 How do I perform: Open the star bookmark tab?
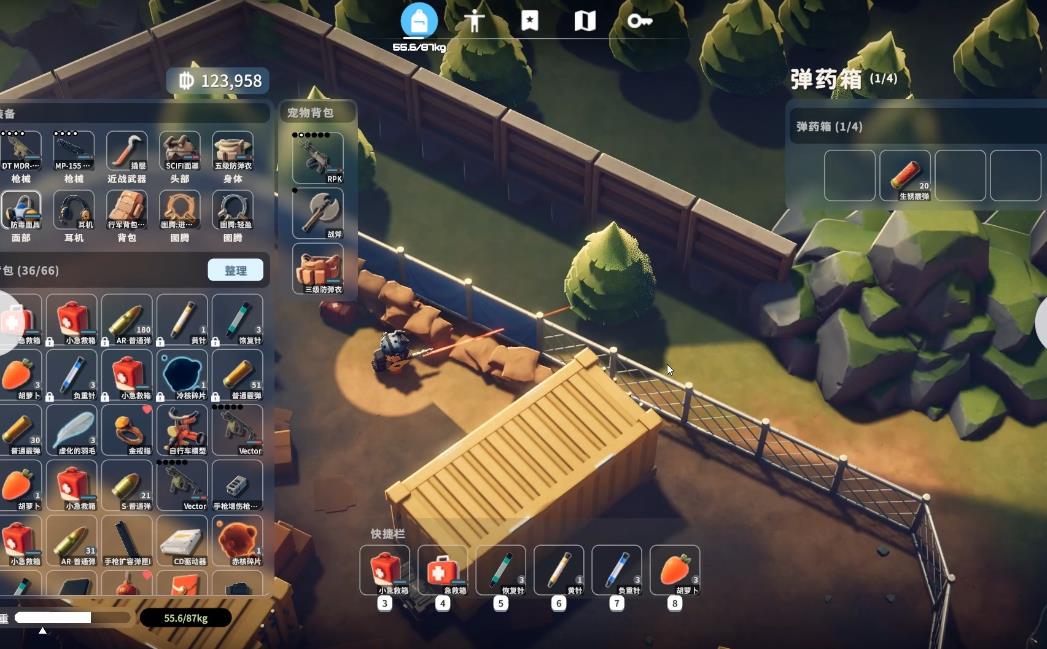pyautogui.click(x=530, y=21)
